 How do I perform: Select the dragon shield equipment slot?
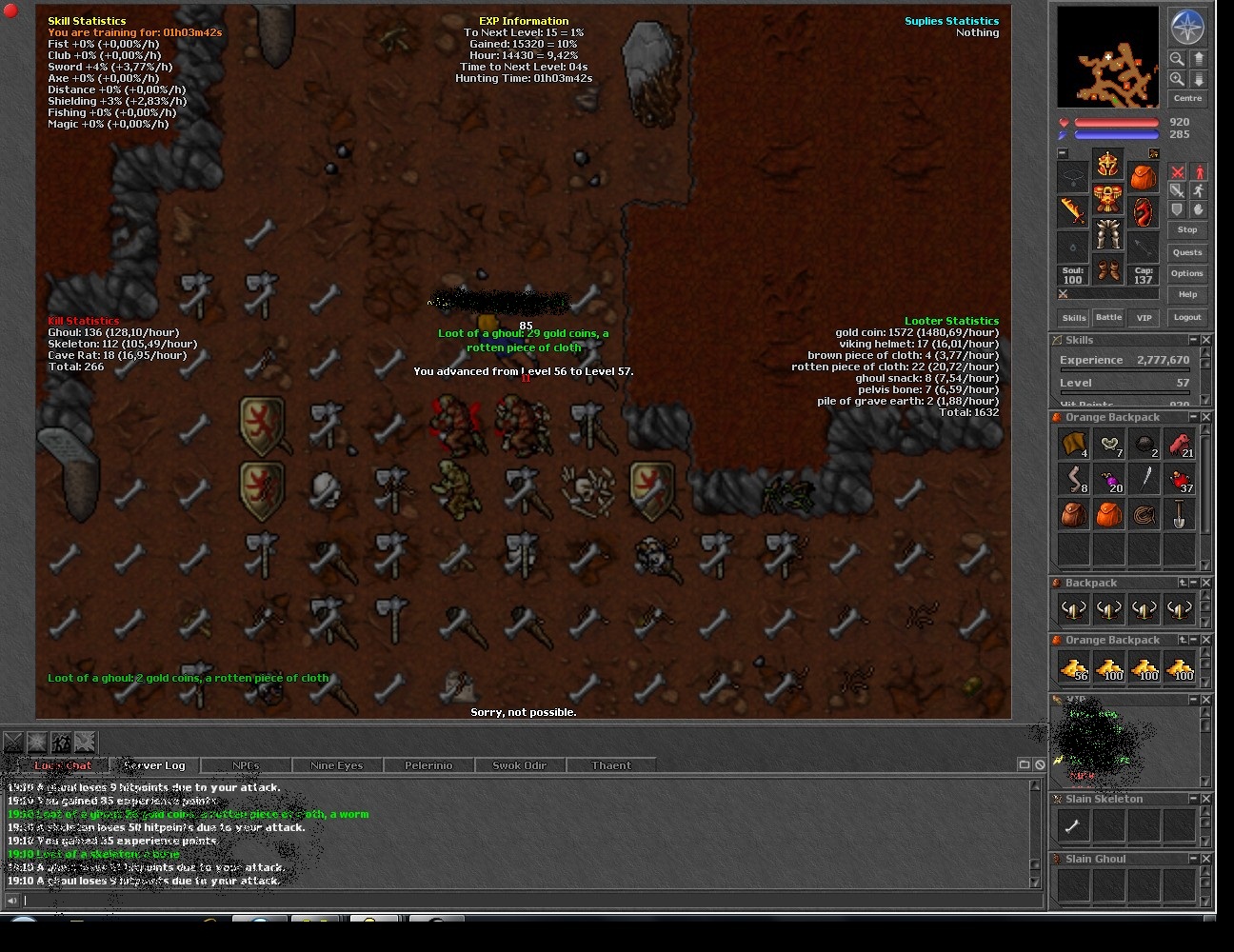(1143, 210)
